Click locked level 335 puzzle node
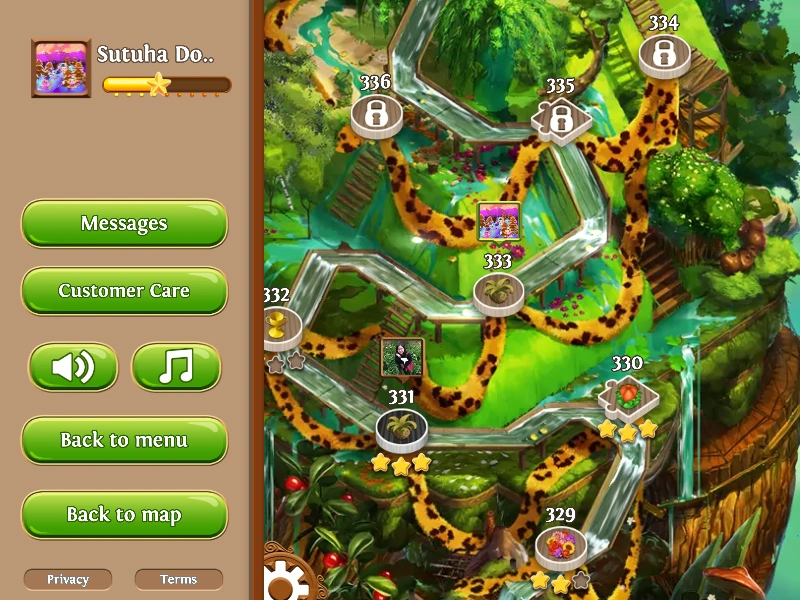 (560, 118)
